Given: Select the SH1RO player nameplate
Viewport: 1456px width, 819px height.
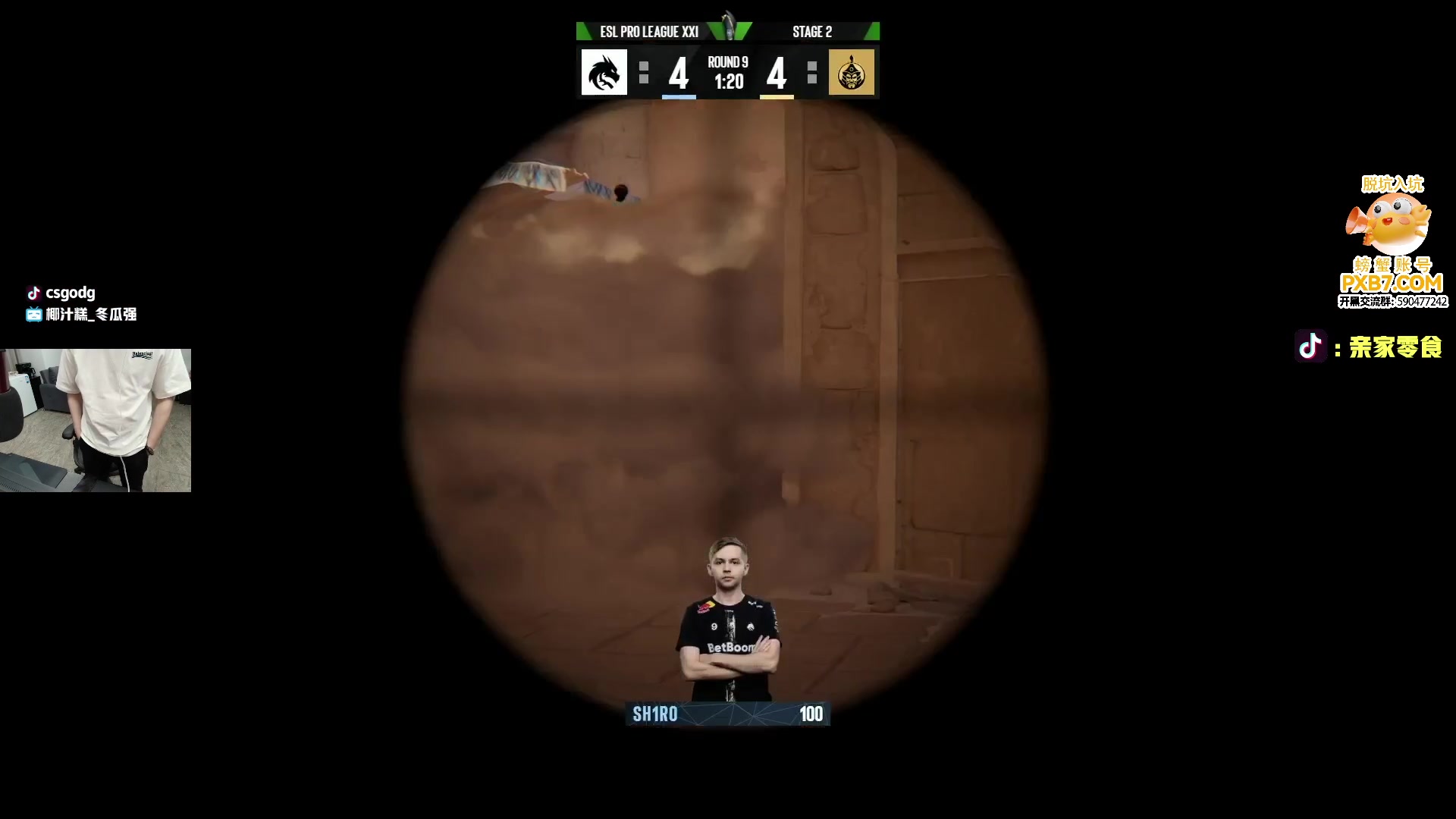Looking at the screenshot, I should pos(727,714).
